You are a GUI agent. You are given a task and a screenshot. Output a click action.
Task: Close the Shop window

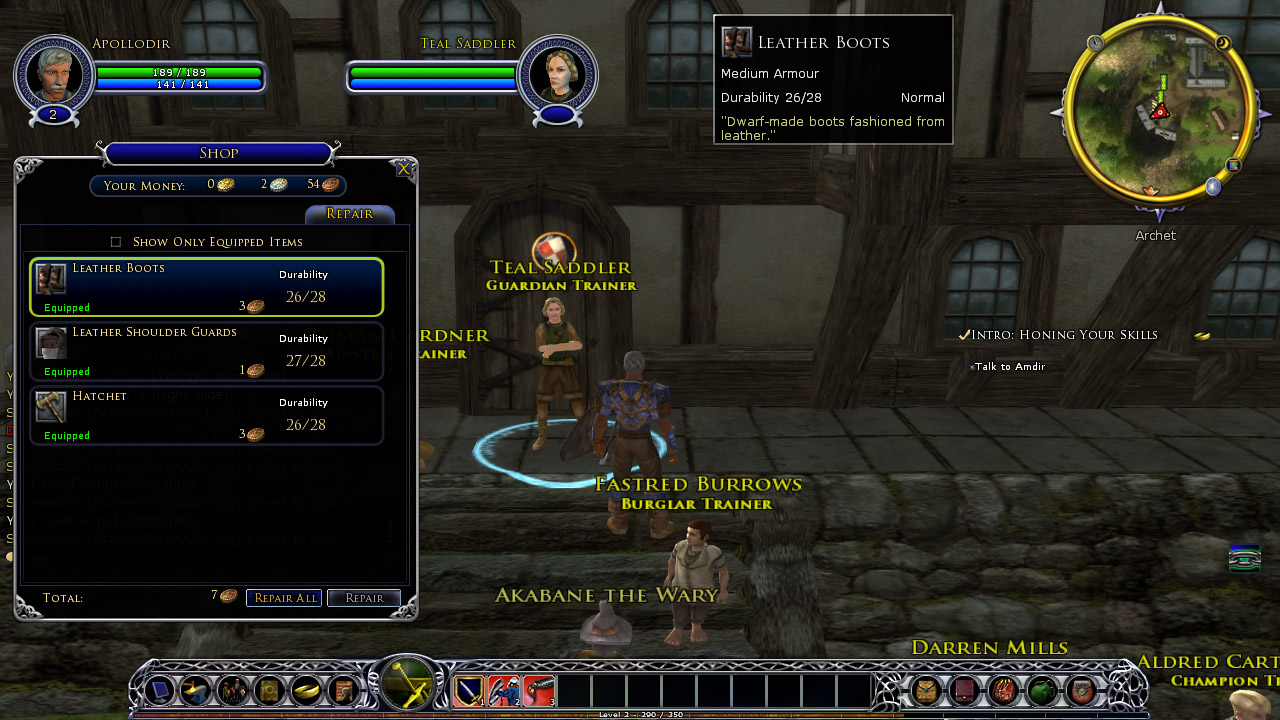click(403, 169)
